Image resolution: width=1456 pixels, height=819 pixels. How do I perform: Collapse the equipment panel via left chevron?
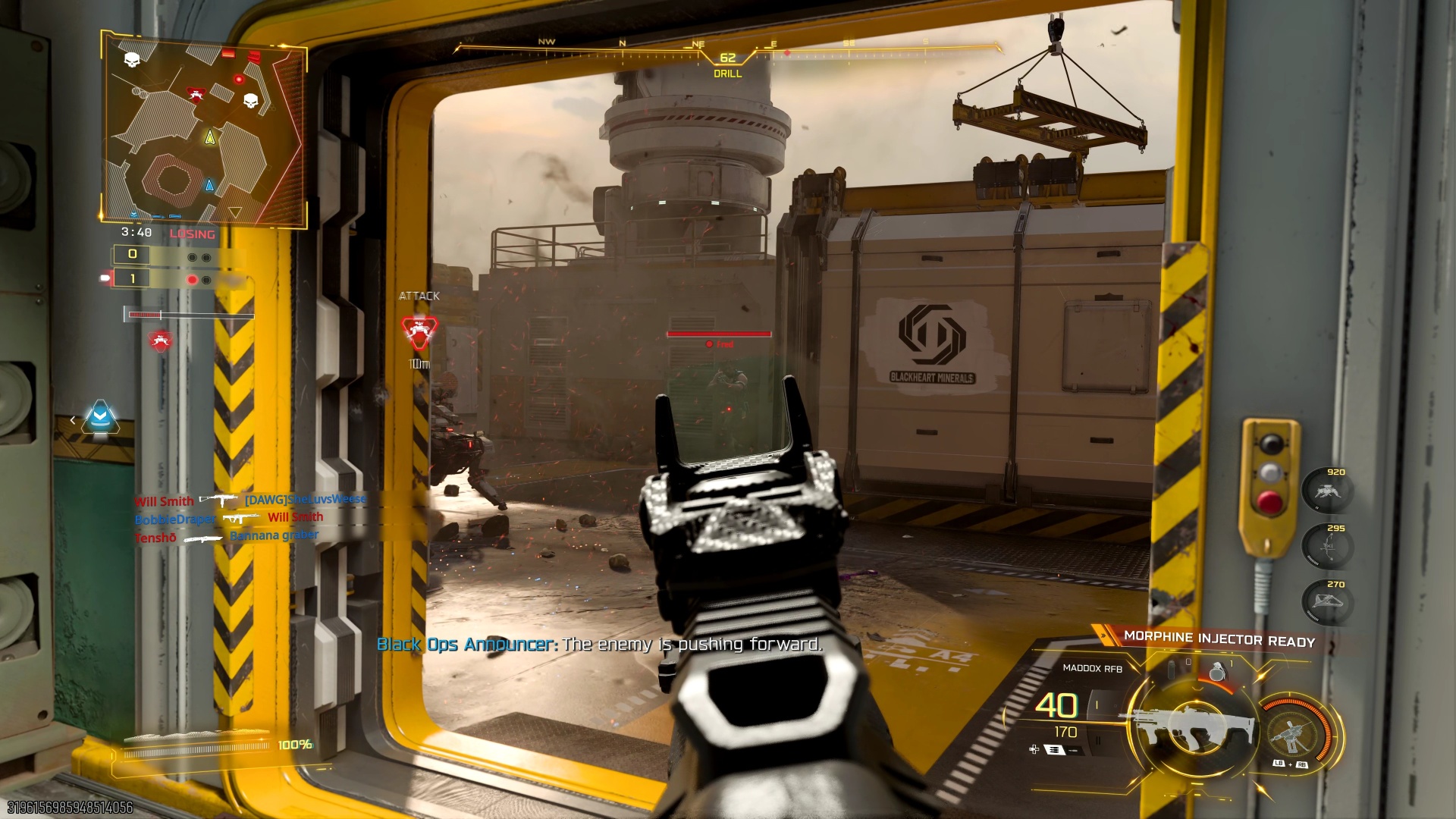point(74,420)
